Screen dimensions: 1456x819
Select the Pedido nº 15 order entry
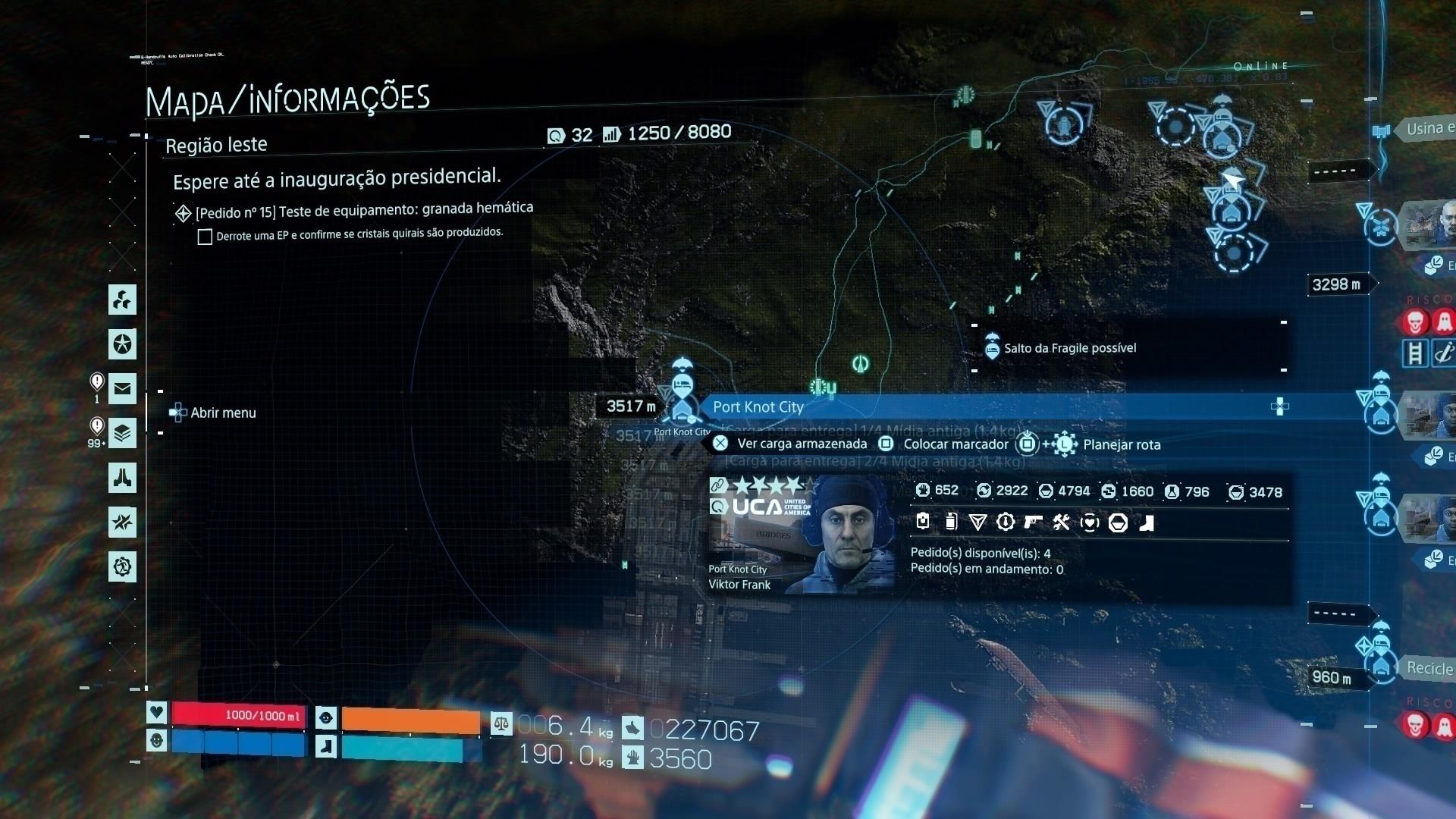(364, 210)
